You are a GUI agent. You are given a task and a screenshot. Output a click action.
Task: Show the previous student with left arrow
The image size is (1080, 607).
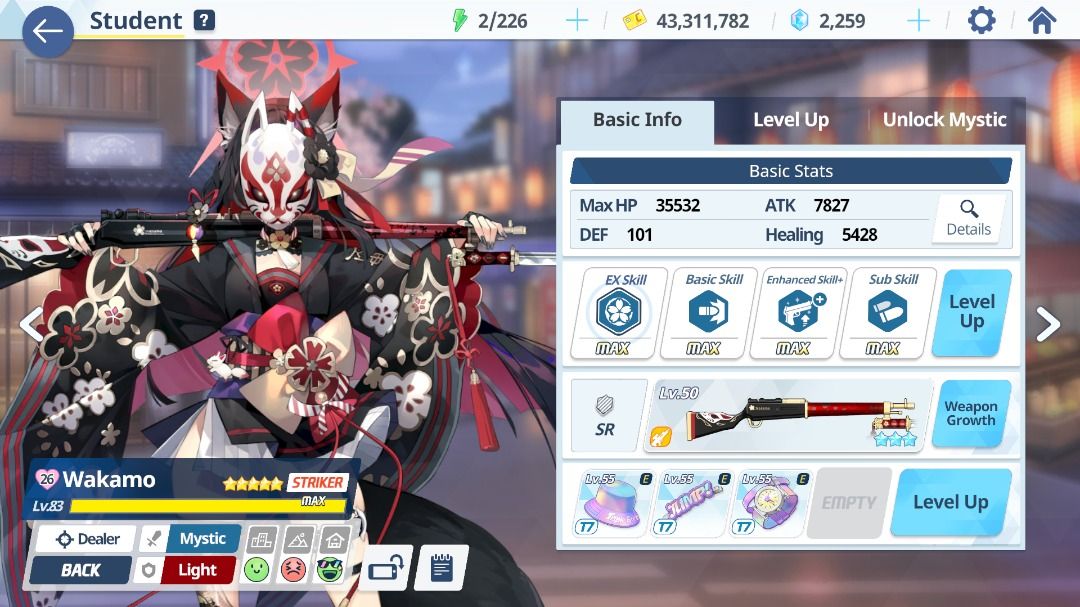tap(31, 323)
